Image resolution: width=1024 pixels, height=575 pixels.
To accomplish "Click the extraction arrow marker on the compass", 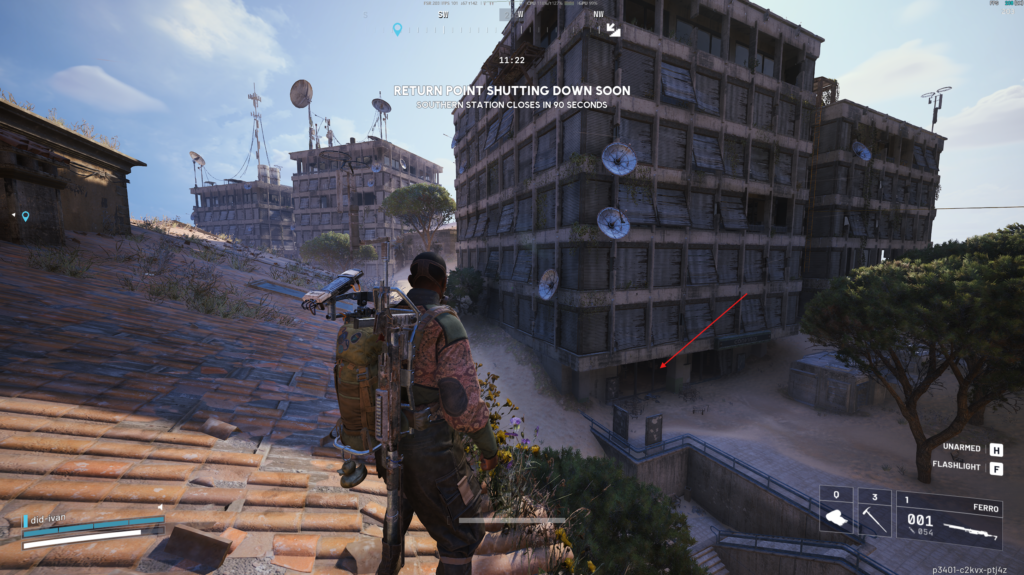I will click(613, 30).
